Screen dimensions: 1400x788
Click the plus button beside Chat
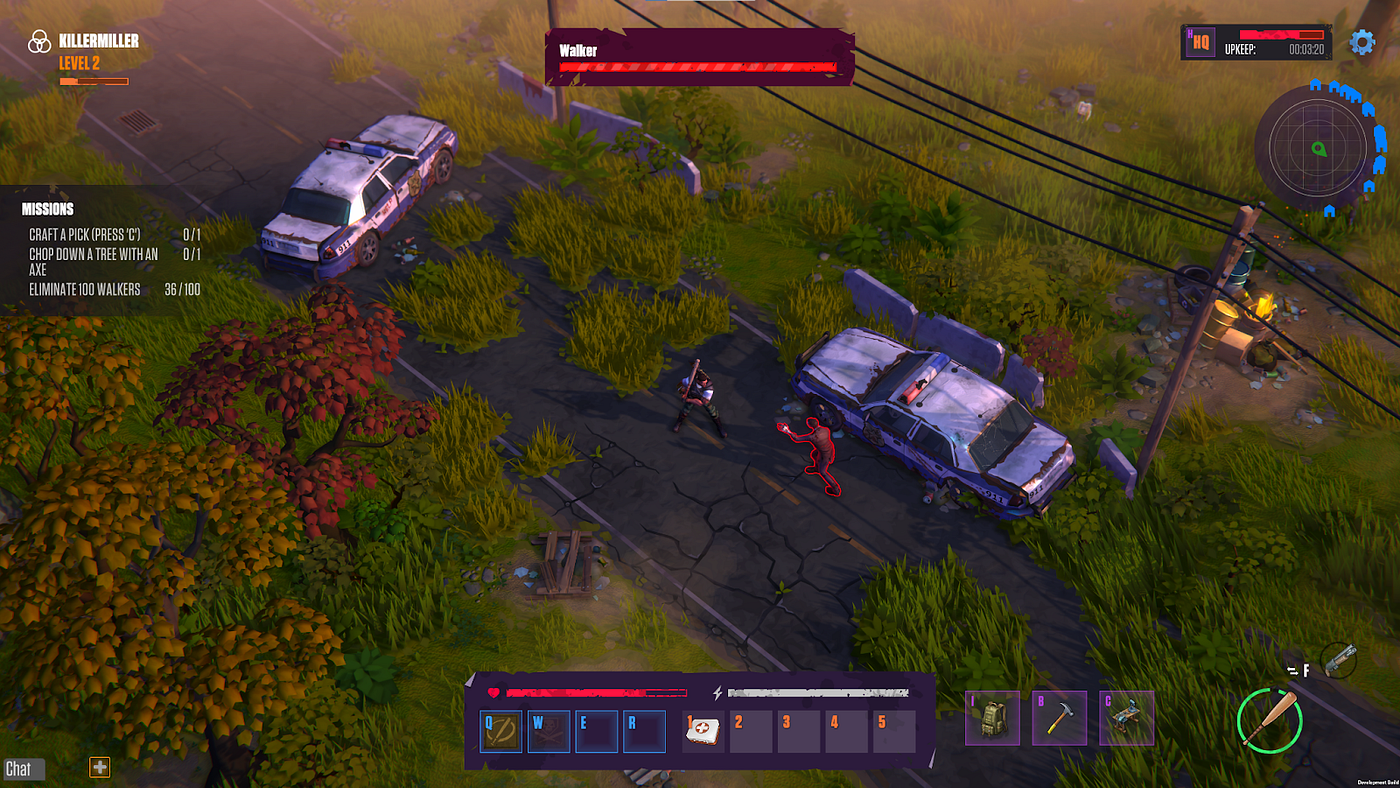click(x=100, y=767)
